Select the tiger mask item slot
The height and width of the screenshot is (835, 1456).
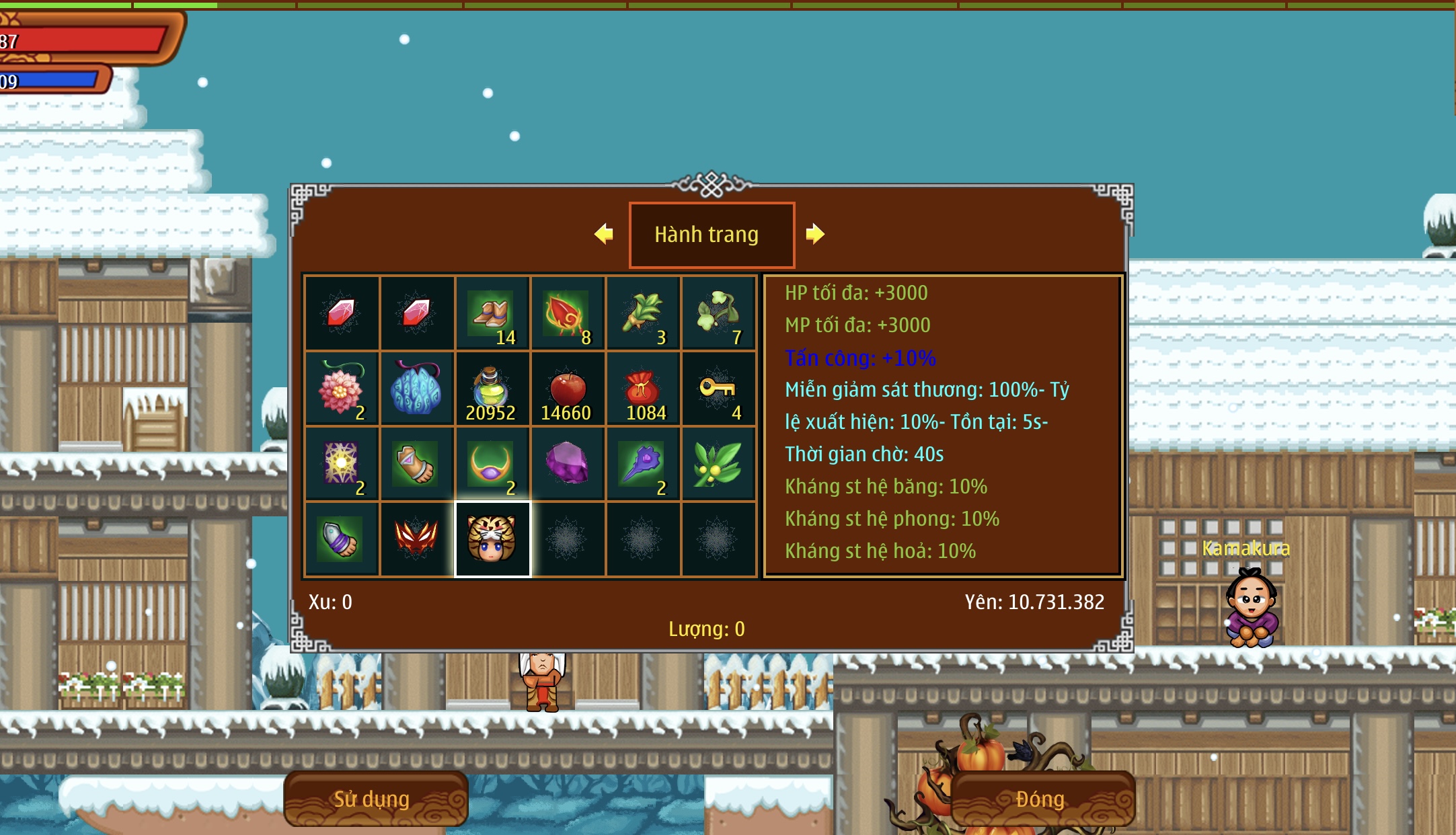point(492,539)
